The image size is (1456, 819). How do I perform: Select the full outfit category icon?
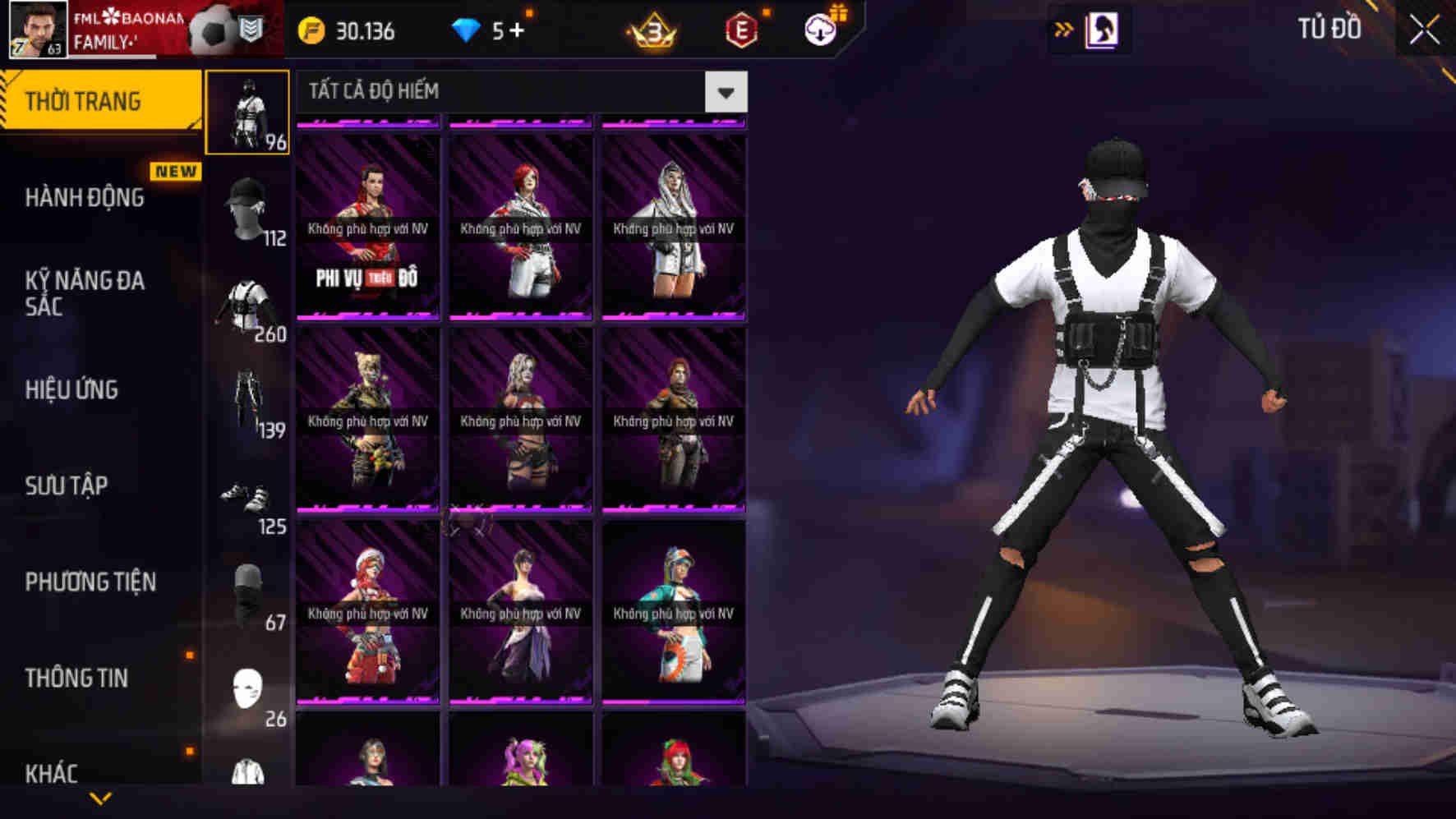pyautogui.click(x=247, y=113)
